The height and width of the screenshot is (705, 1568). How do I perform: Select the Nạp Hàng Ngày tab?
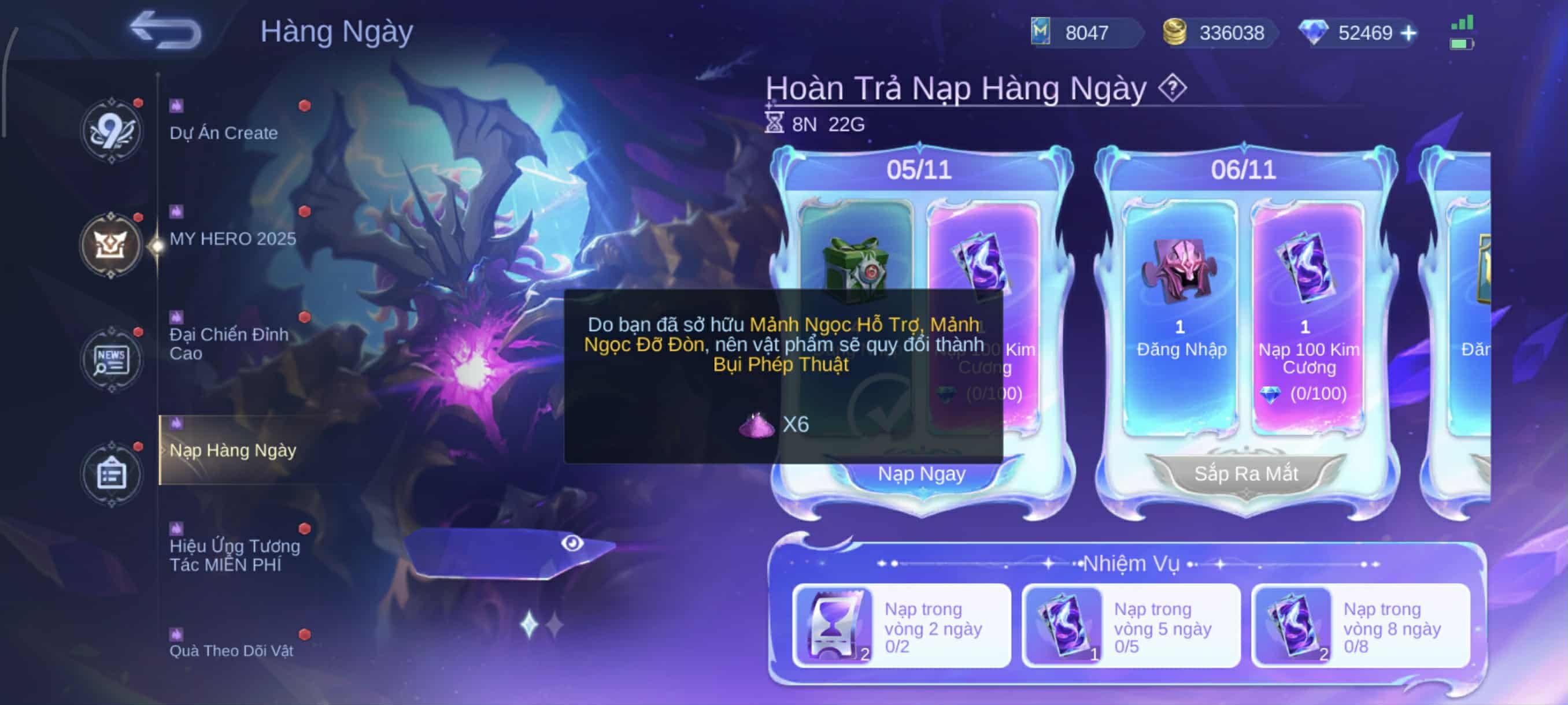pos(232,450)
